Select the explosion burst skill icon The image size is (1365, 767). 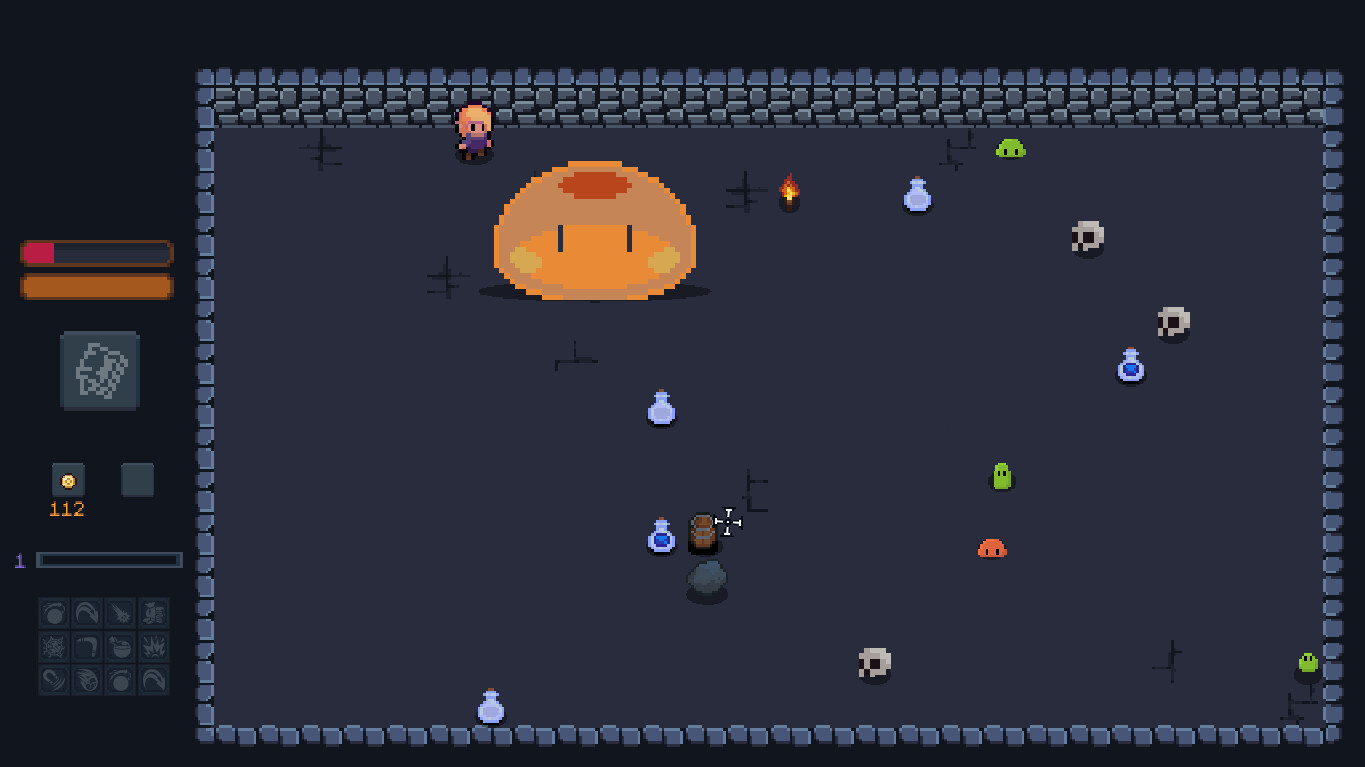coord(154,647)
